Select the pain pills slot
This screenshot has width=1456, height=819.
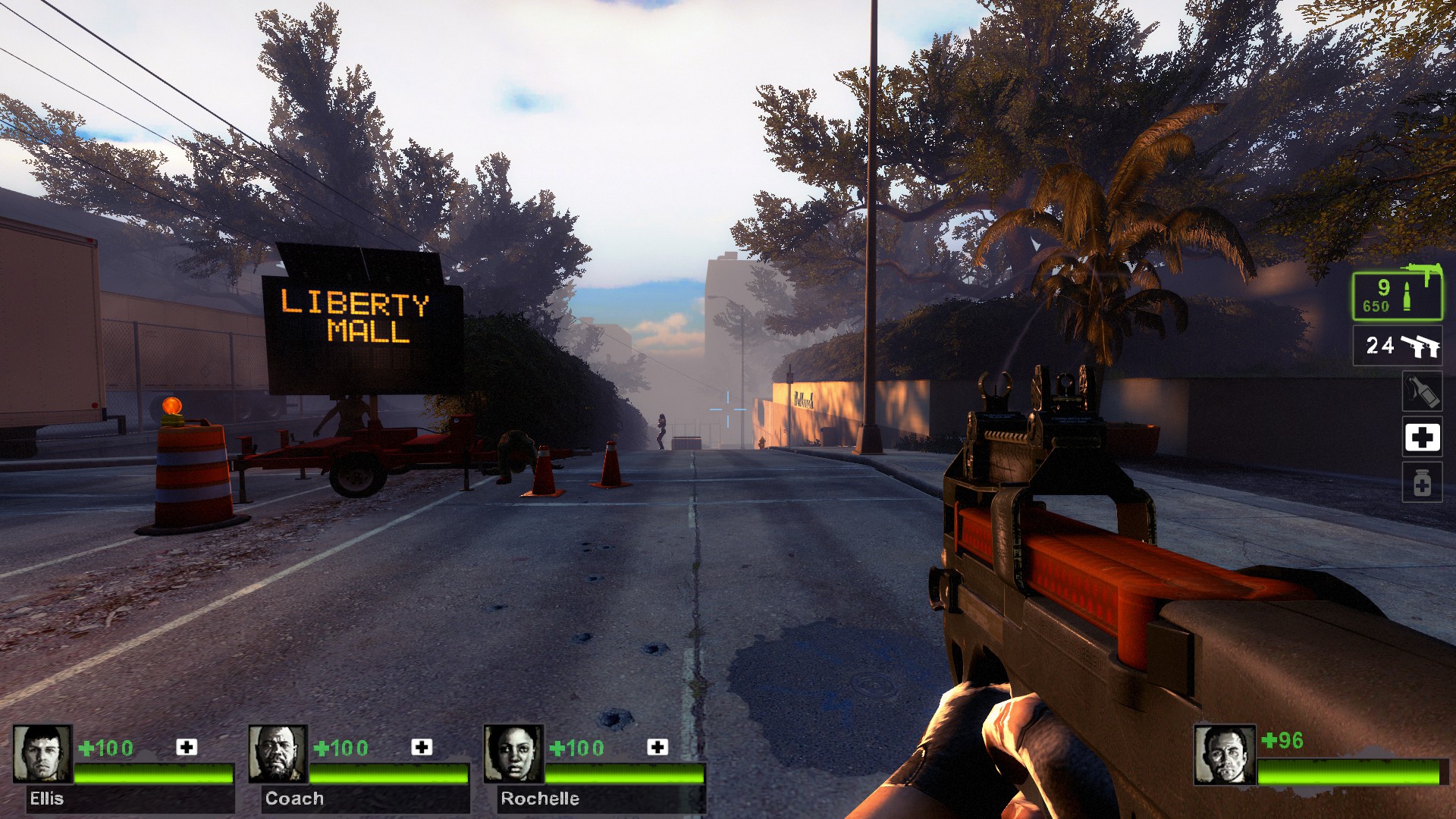click(x=1421, y=483)
